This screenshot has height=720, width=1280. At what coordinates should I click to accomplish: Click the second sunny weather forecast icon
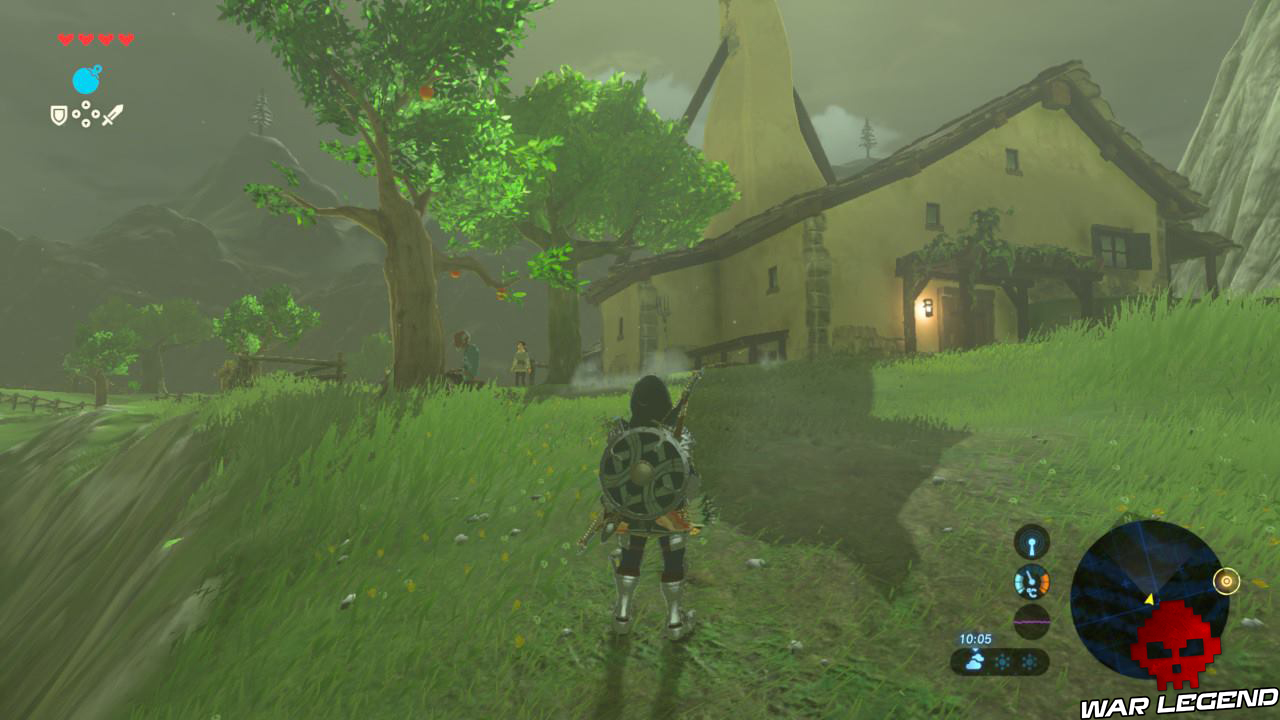point(1029,661)
